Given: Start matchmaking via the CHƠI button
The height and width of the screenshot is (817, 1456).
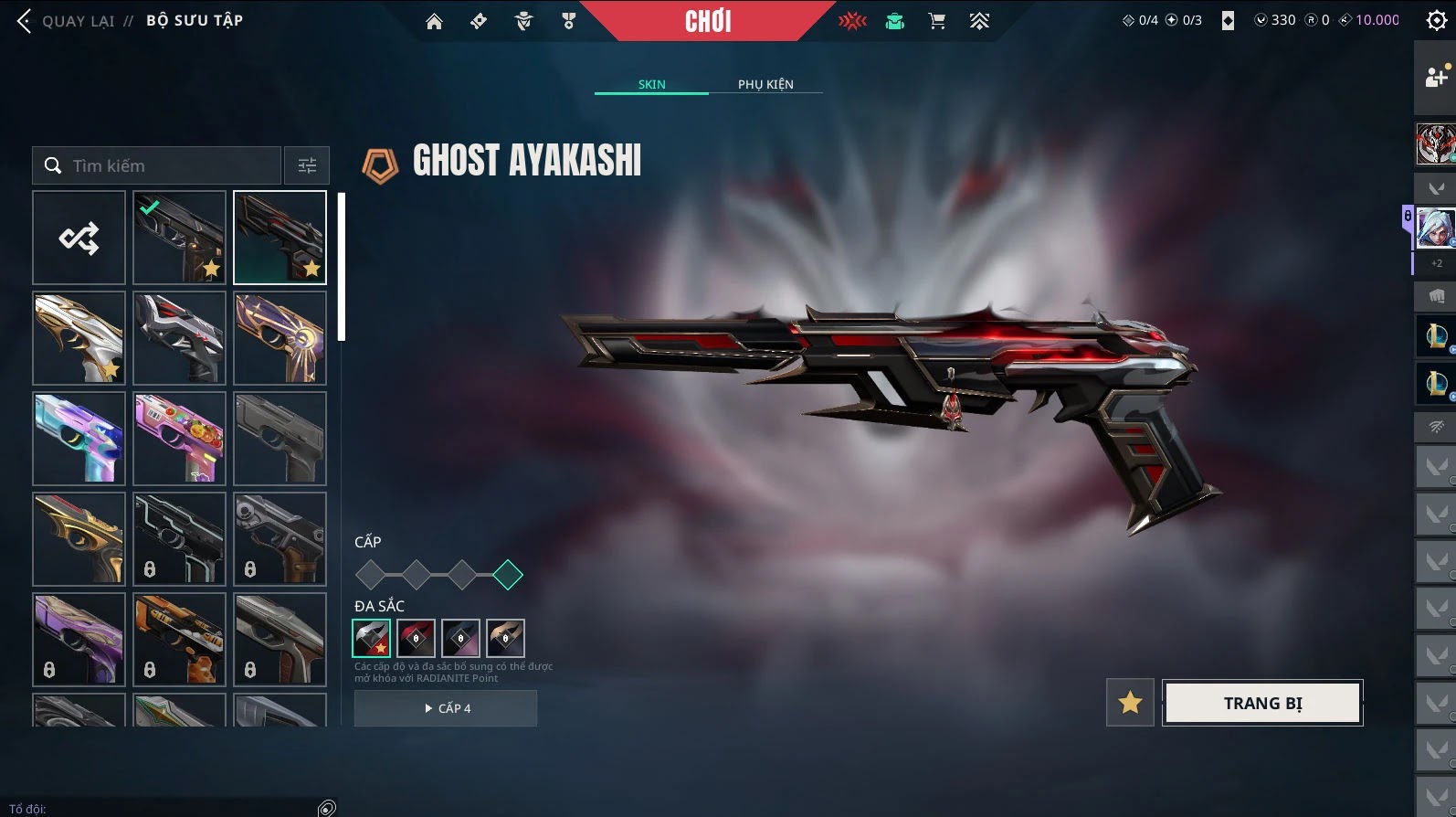Looking at the screenshot, I should [708, 21].
